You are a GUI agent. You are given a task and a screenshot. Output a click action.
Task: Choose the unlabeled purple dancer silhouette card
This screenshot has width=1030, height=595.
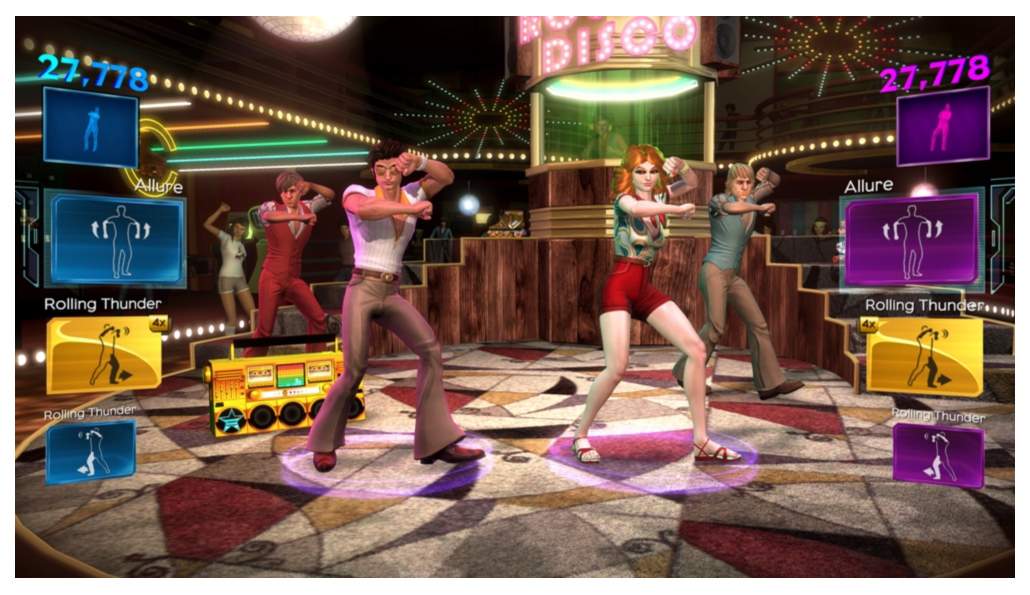click(x=942, y=126)
